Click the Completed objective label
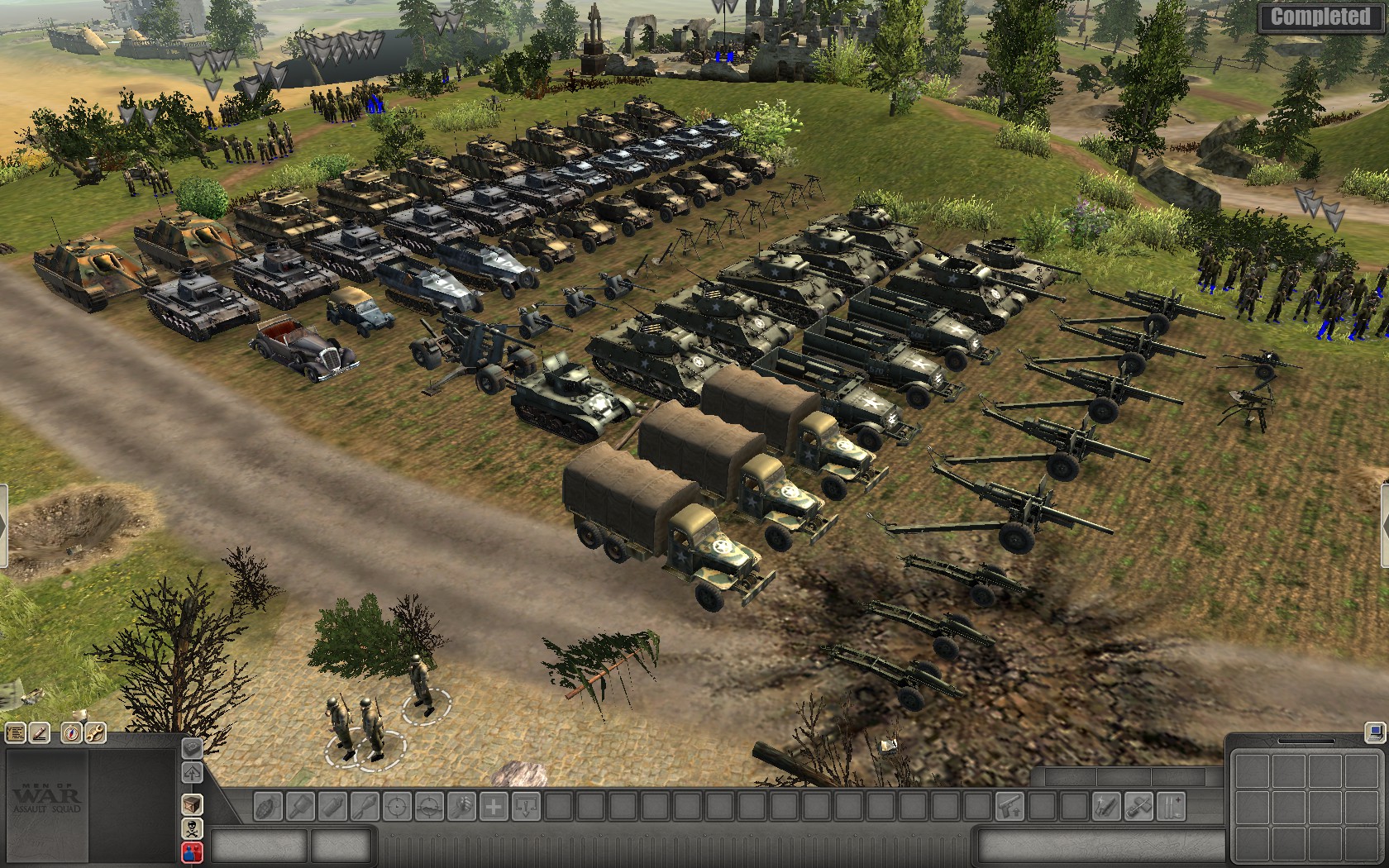The height and width of the screenshot is (868, 1389). coord(1320,17)
